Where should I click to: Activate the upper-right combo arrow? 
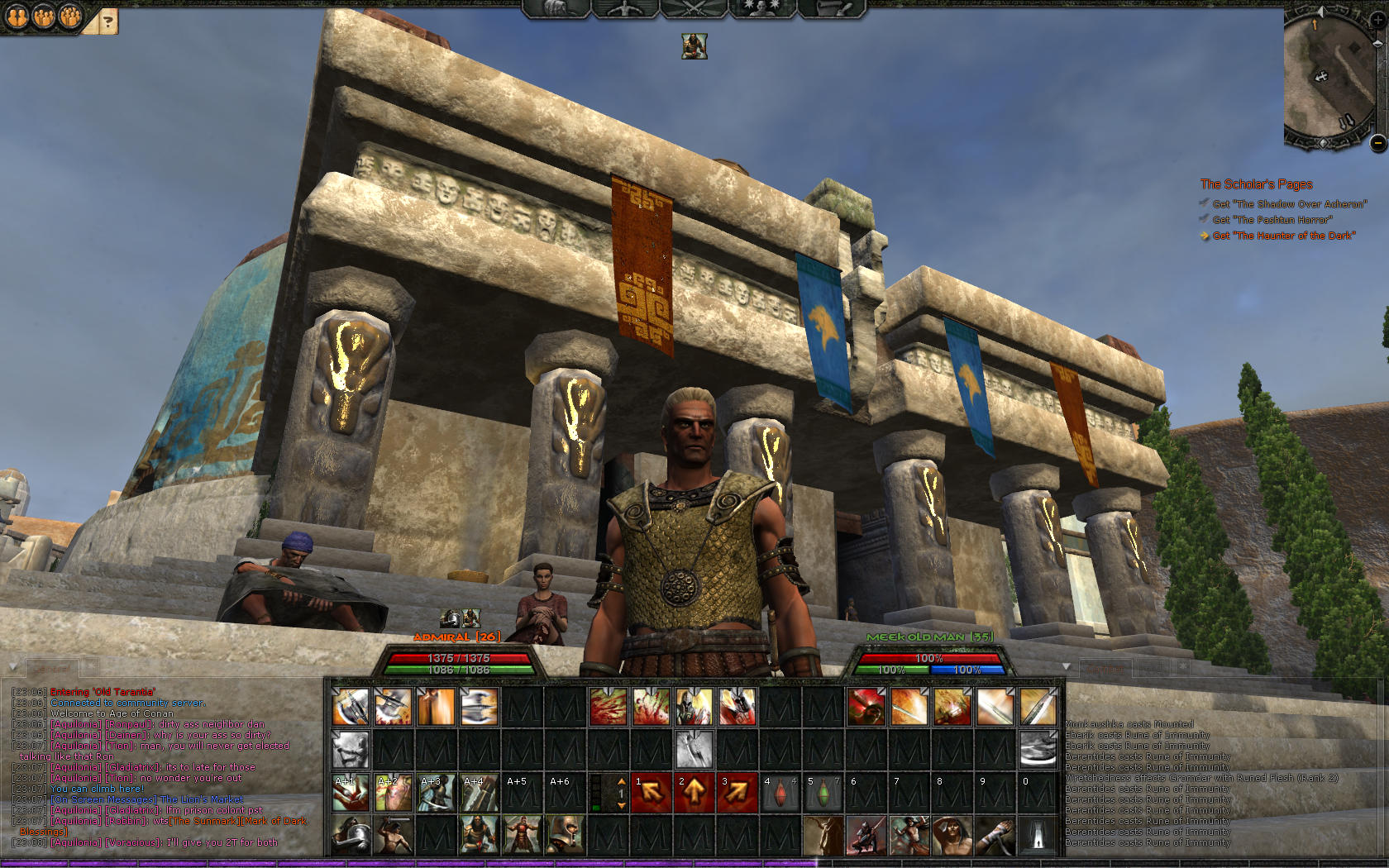(x=737, y=794)
